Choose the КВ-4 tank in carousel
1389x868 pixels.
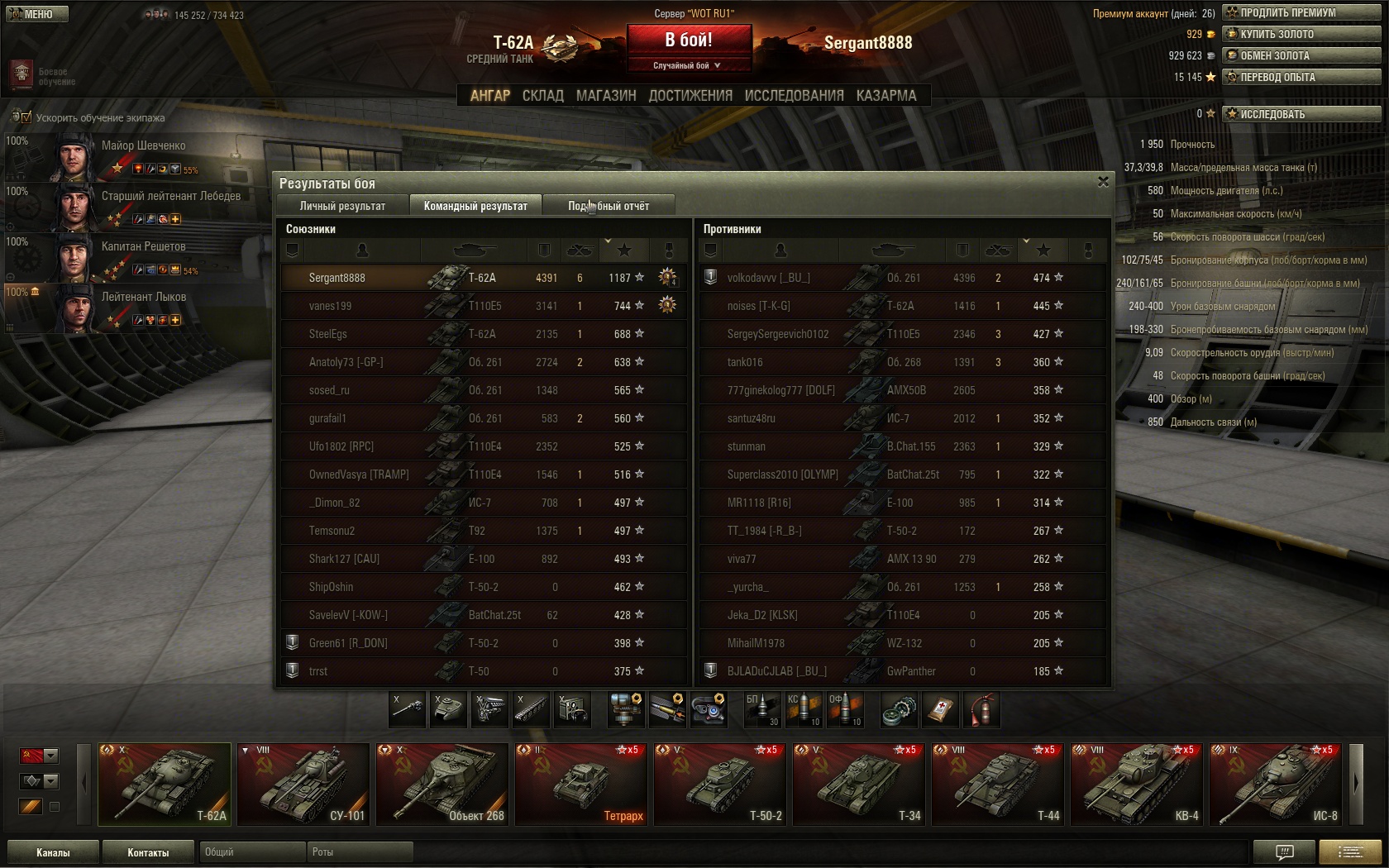click(x=1137, y=784)
